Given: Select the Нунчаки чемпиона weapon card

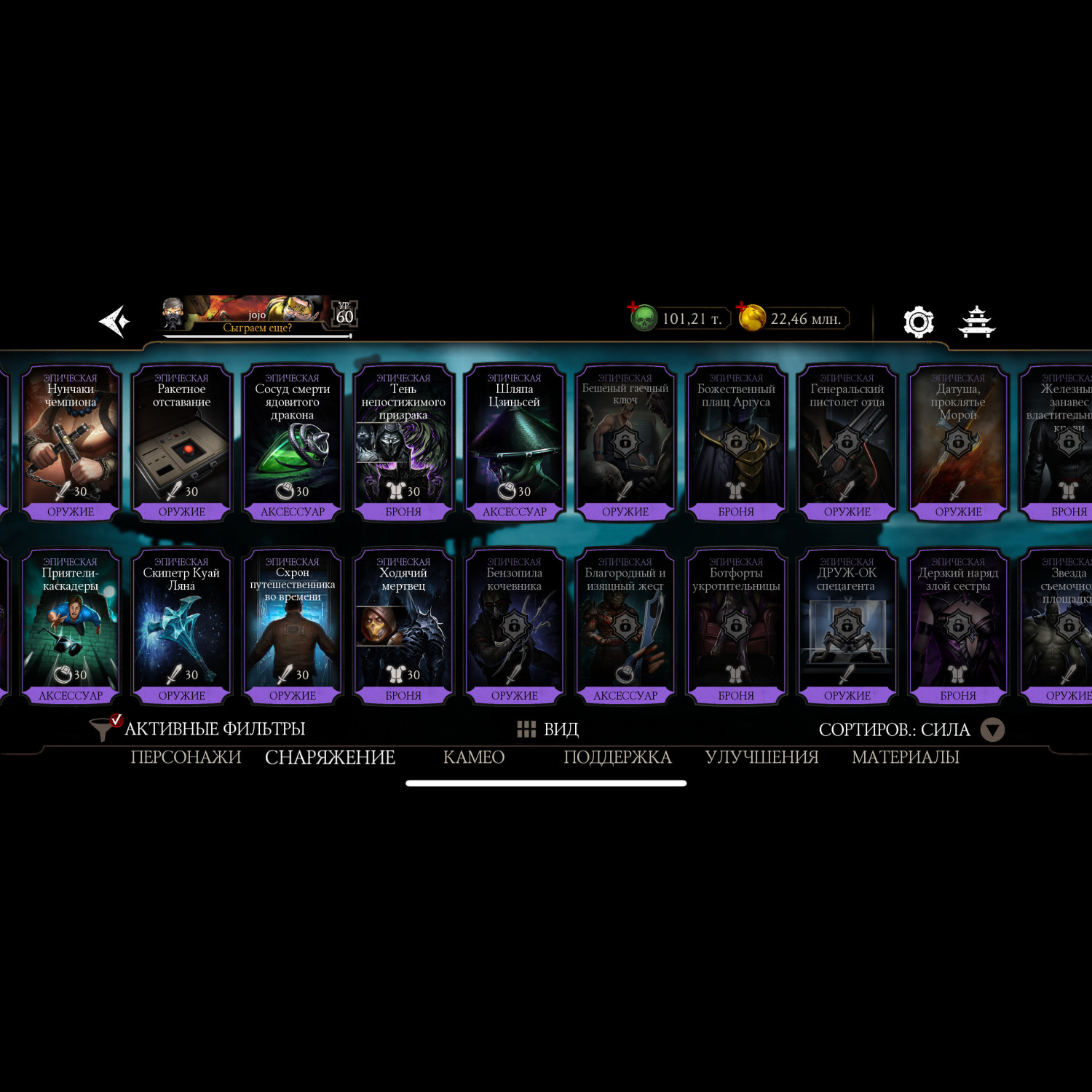Looking at the screenshot, I should click(71, 443).
